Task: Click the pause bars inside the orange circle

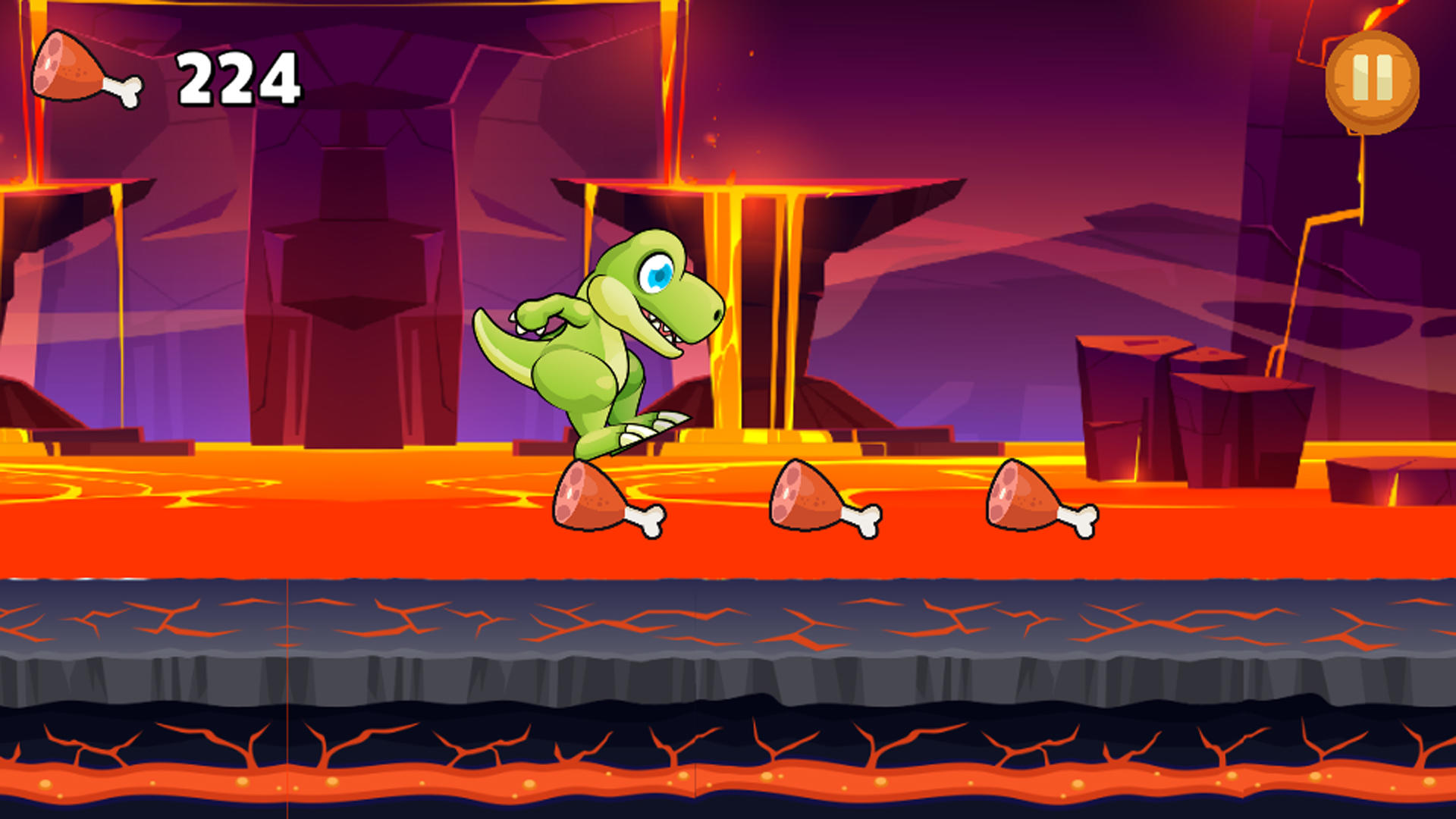Action: click(1371, 78)
